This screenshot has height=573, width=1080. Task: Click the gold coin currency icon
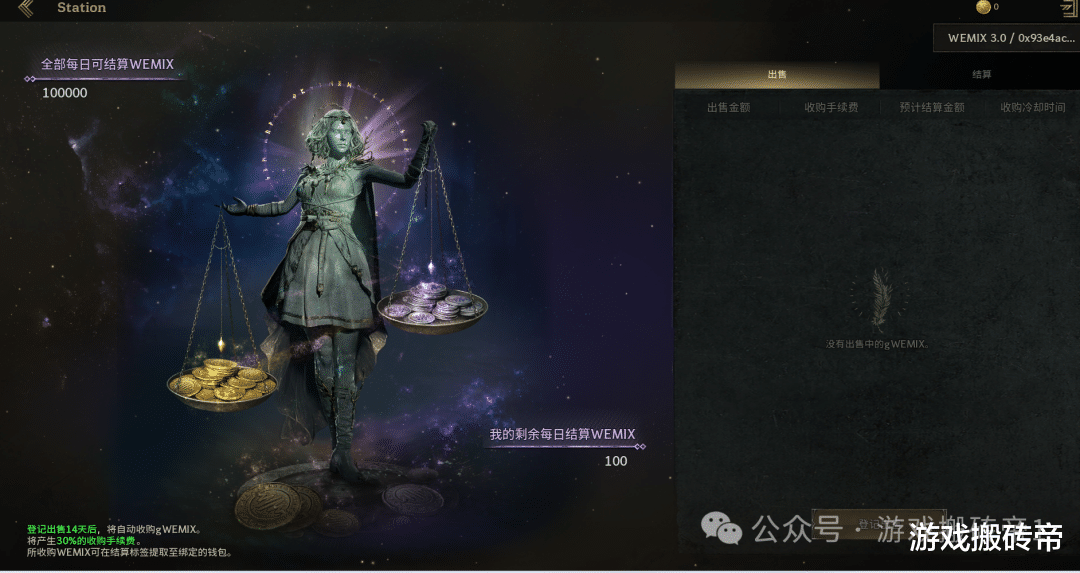click(983, 7)
